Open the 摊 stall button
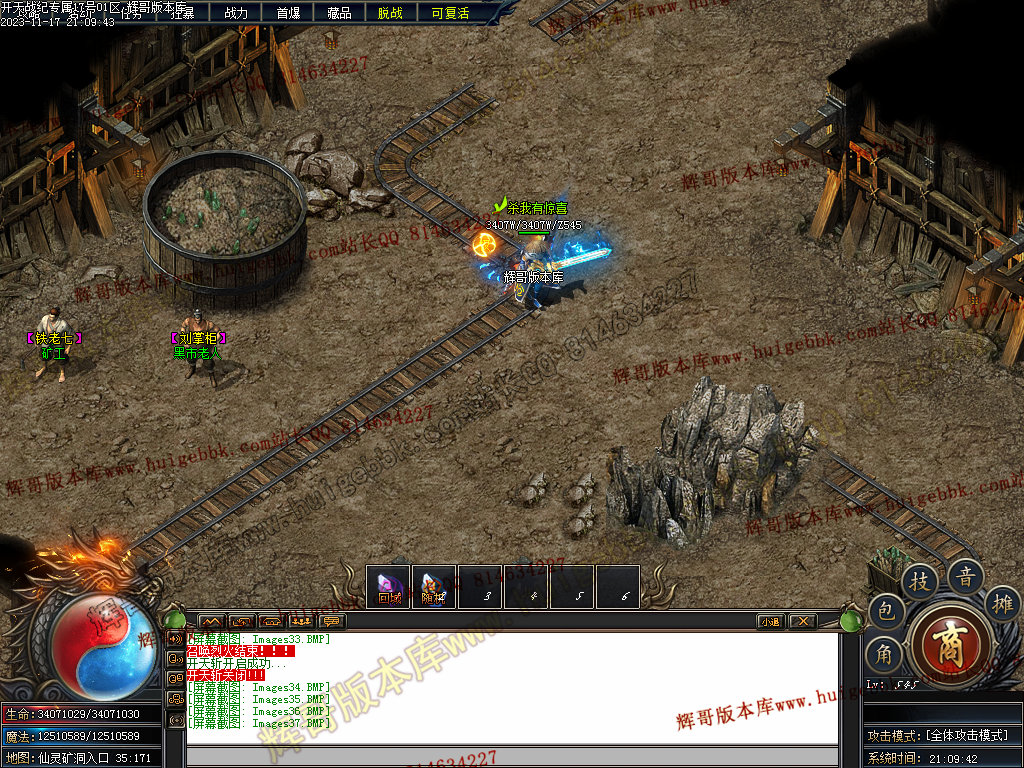Viewport: 1024px width, 768px height. [1002, 603]
